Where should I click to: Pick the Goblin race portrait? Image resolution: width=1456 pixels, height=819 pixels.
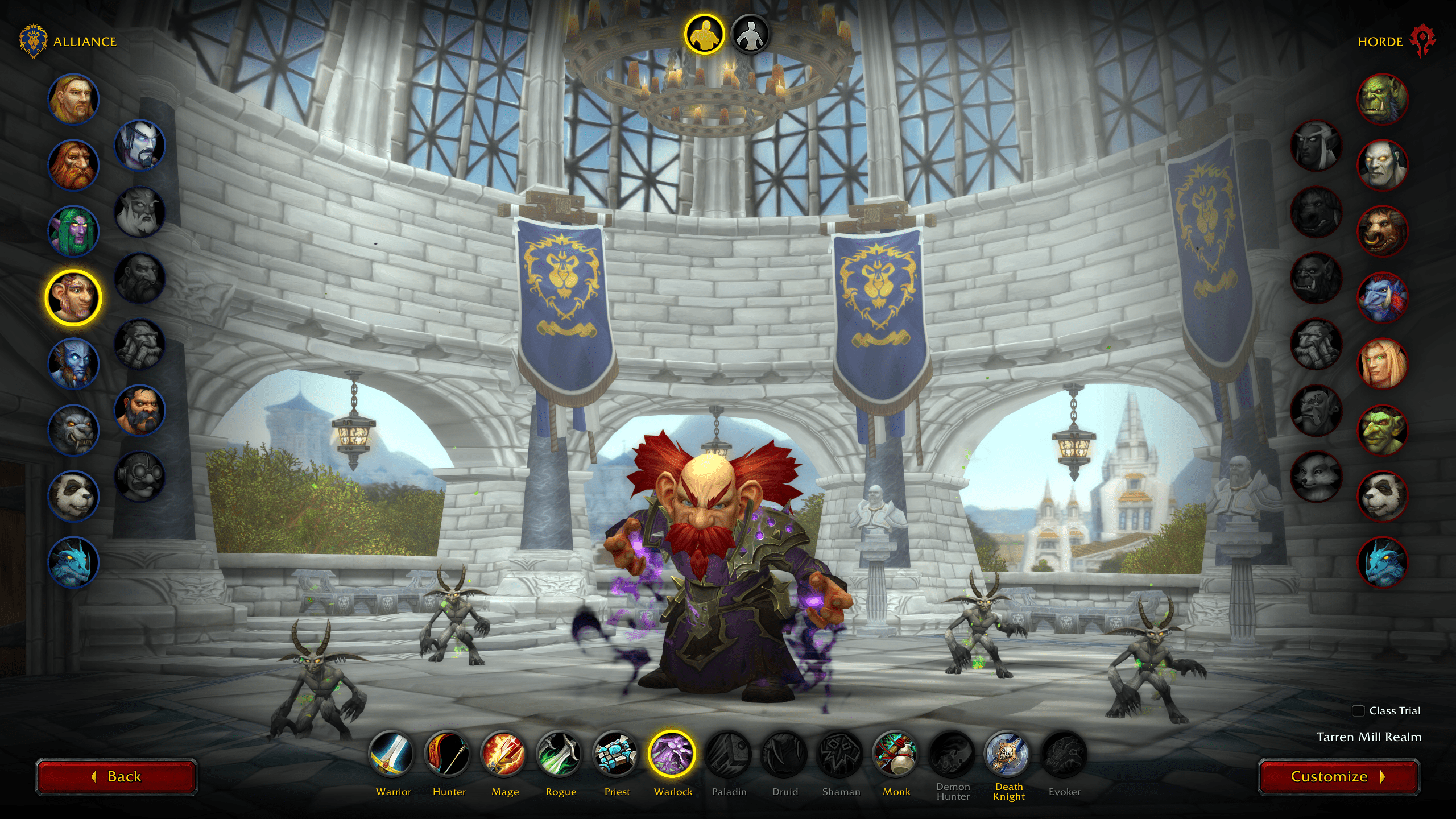1383,430
